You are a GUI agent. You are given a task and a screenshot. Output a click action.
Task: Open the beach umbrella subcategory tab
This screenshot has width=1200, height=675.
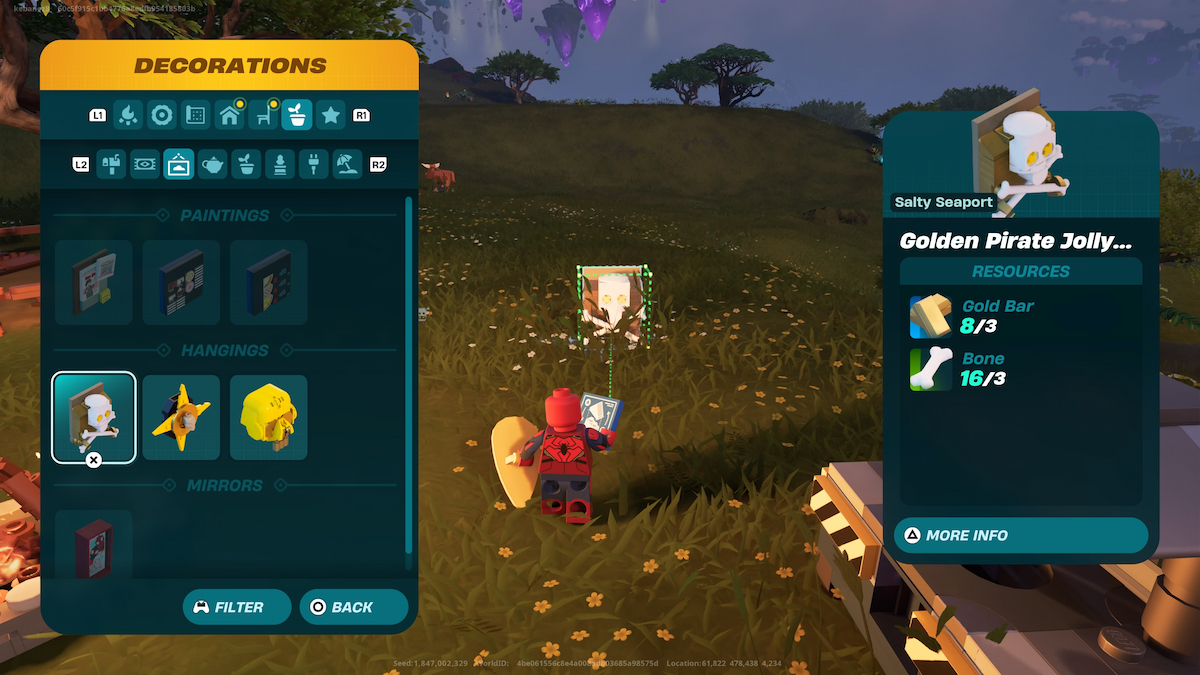(x=348, y=164)
